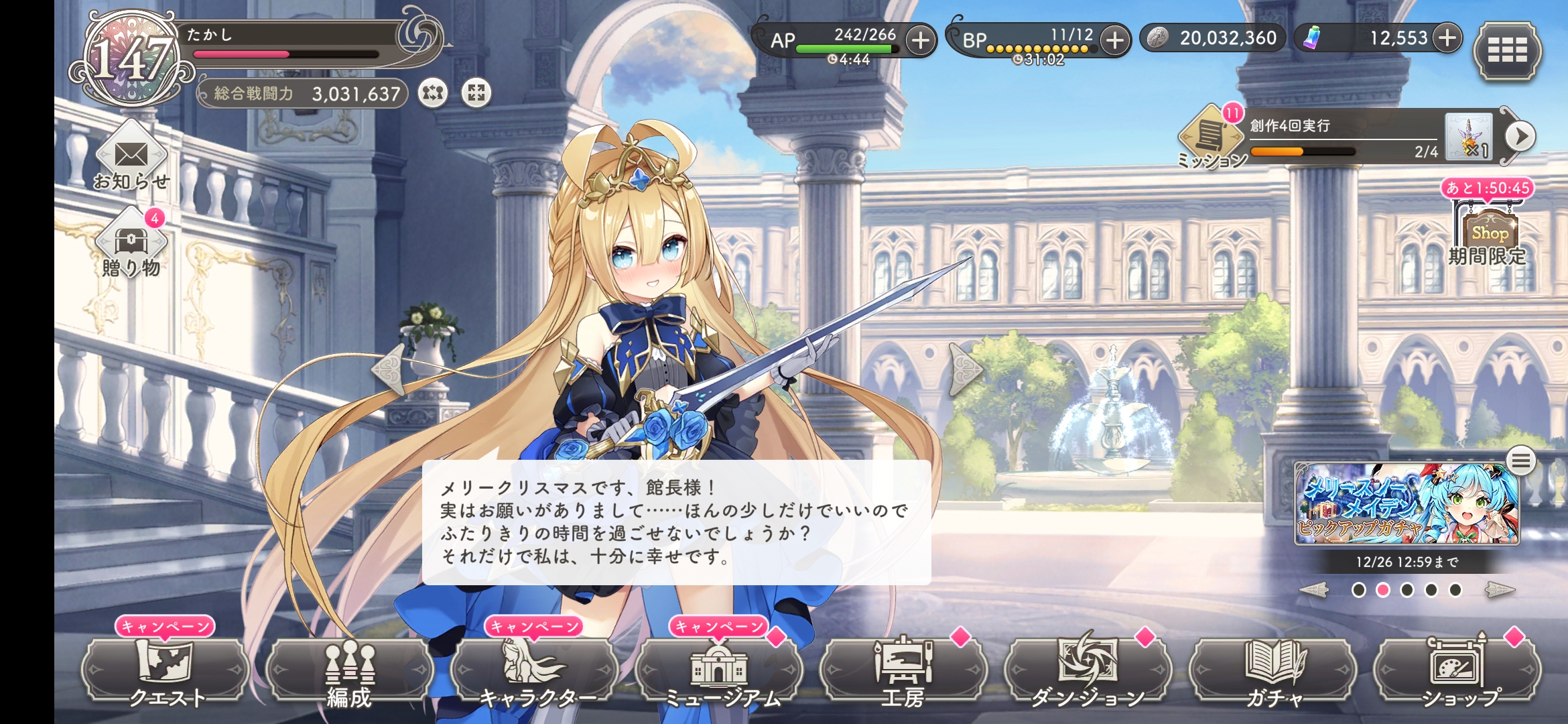
Task: Open the 工房 workshop
Action: tap(903, 670)
